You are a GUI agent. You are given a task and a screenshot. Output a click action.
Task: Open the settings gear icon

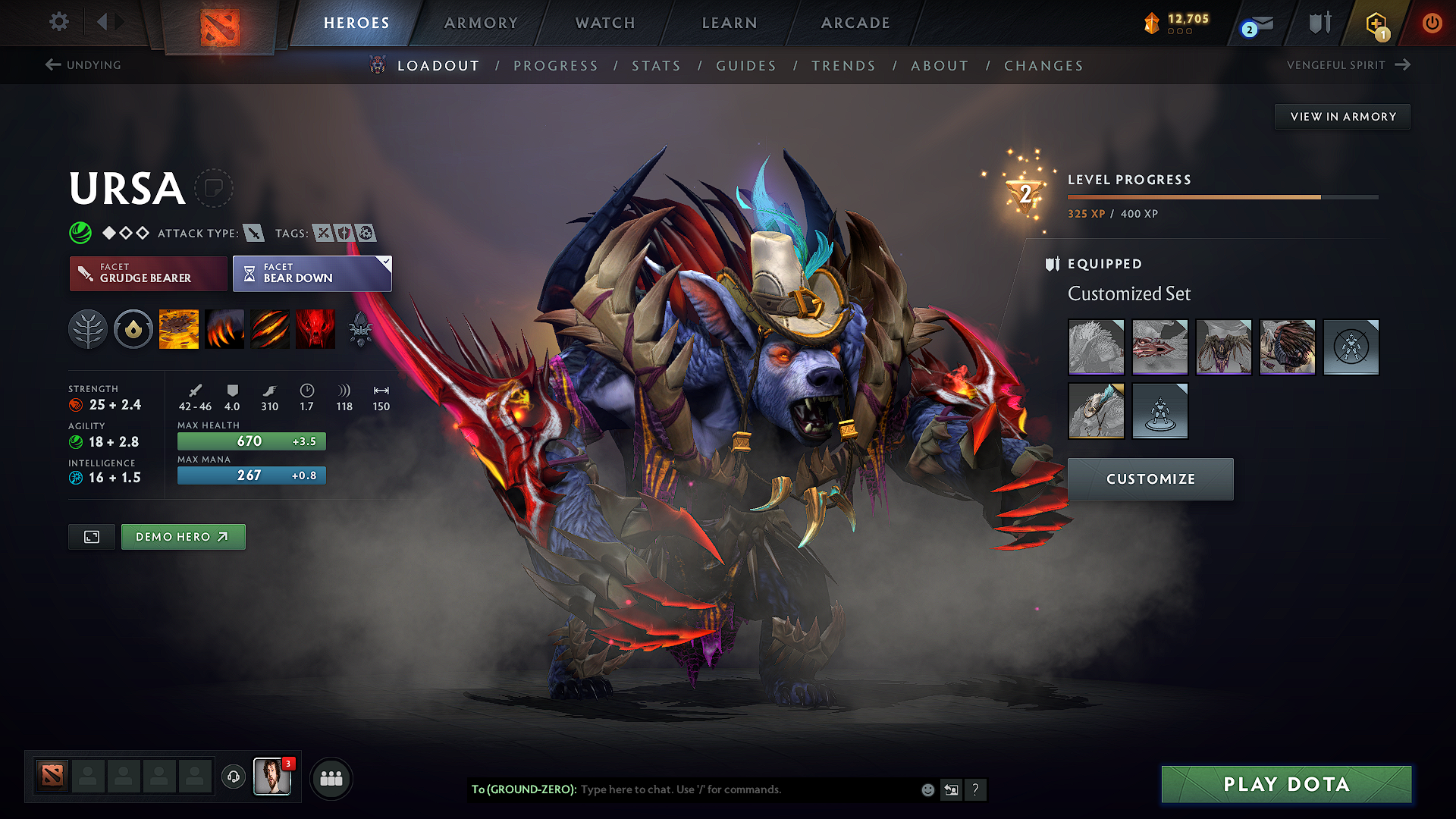tap(58, 22)
